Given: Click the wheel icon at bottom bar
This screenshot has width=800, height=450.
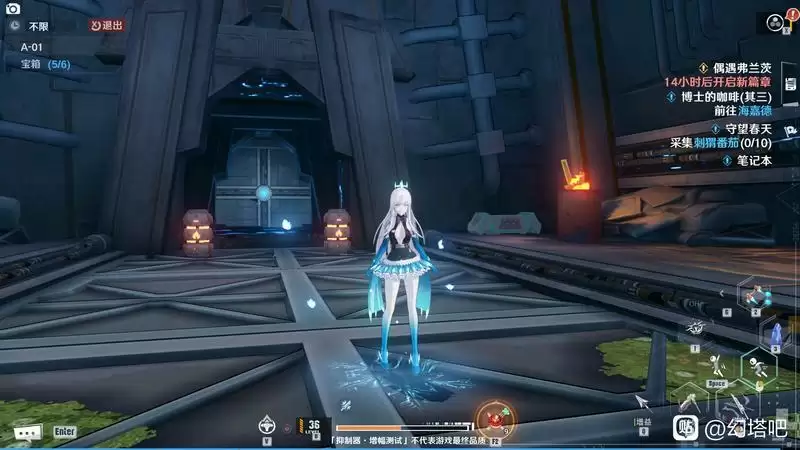Looking at the screenshot, I should coord(267,423).
